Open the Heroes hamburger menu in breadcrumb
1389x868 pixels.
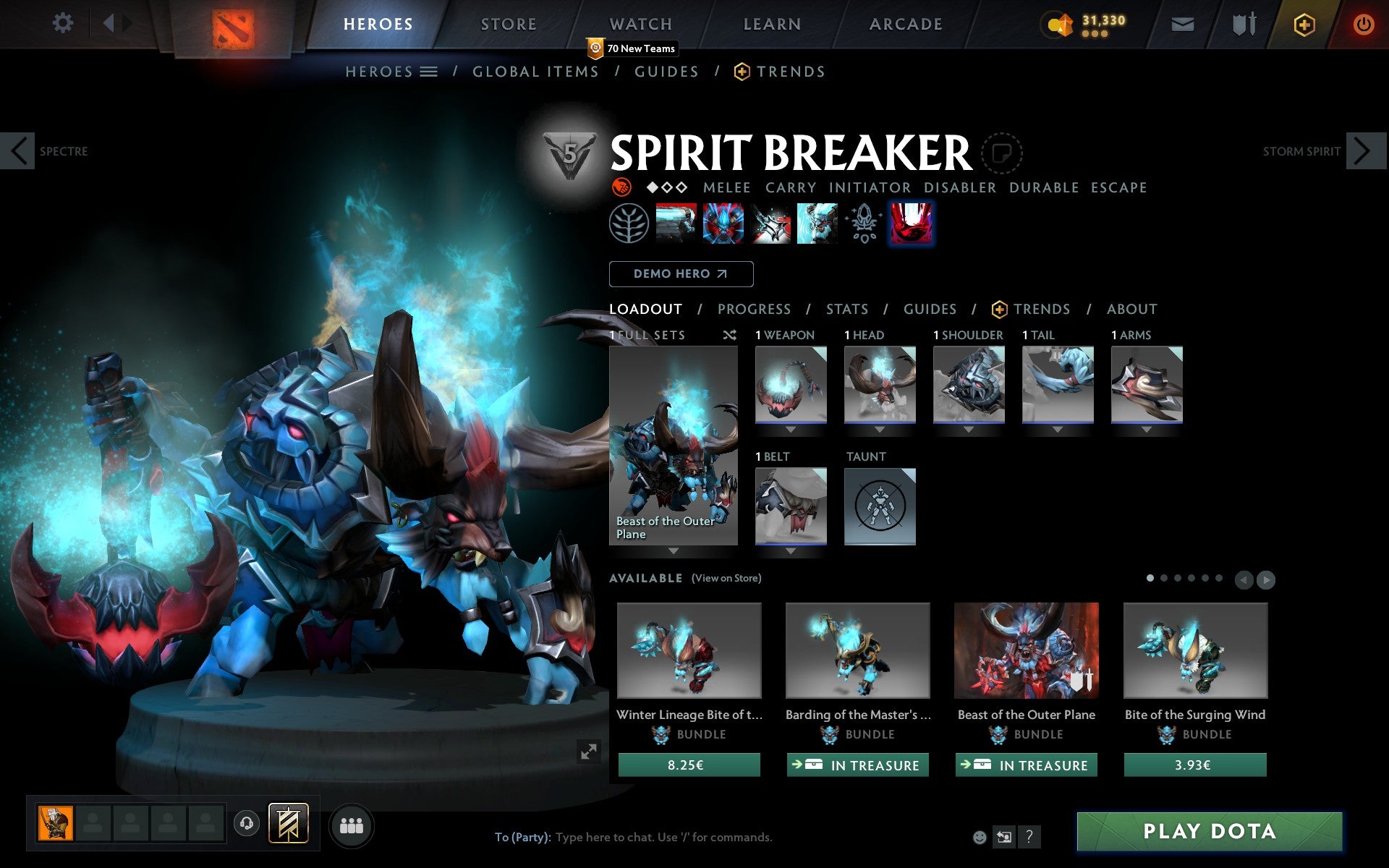[429, 71]
